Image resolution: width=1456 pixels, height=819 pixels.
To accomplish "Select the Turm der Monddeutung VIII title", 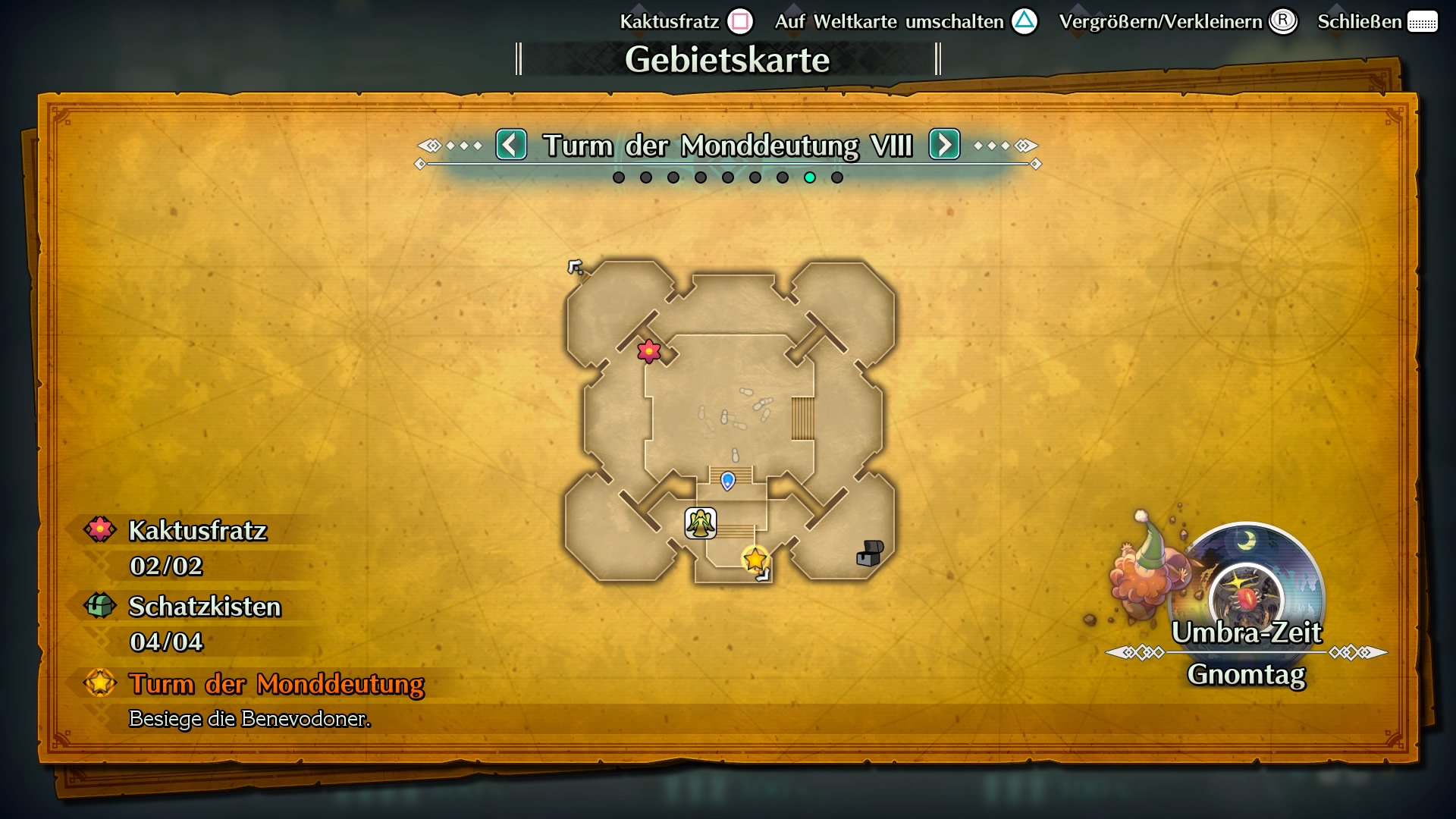I will tap(727, 146).
